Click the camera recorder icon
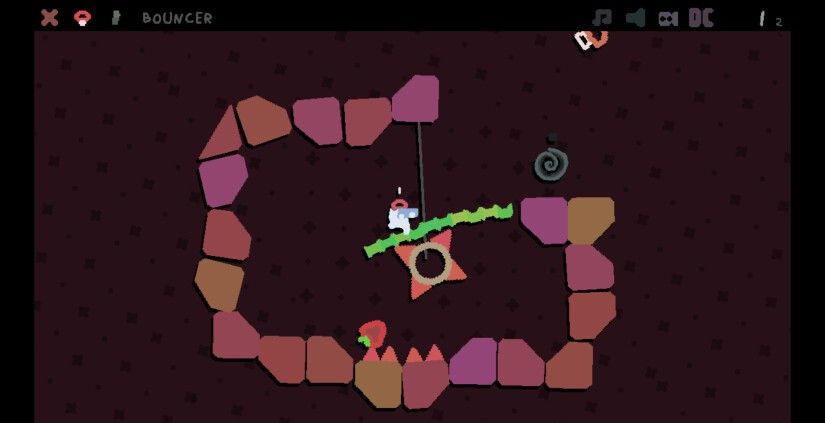The image size is (825, 423). pyautogui.click(x=668, y=18)
